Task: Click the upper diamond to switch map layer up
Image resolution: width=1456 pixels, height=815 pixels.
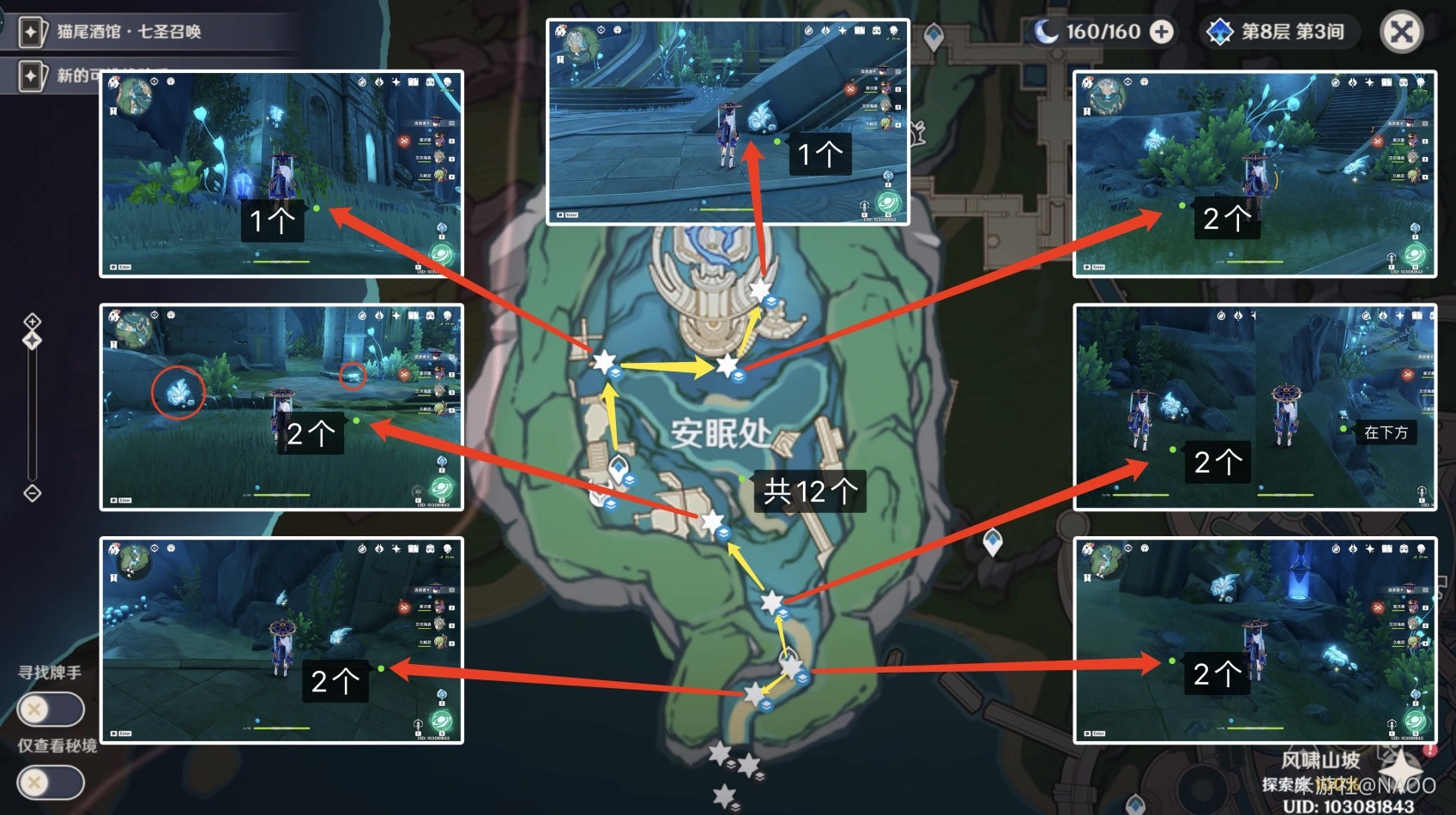Action: point(32,322)
